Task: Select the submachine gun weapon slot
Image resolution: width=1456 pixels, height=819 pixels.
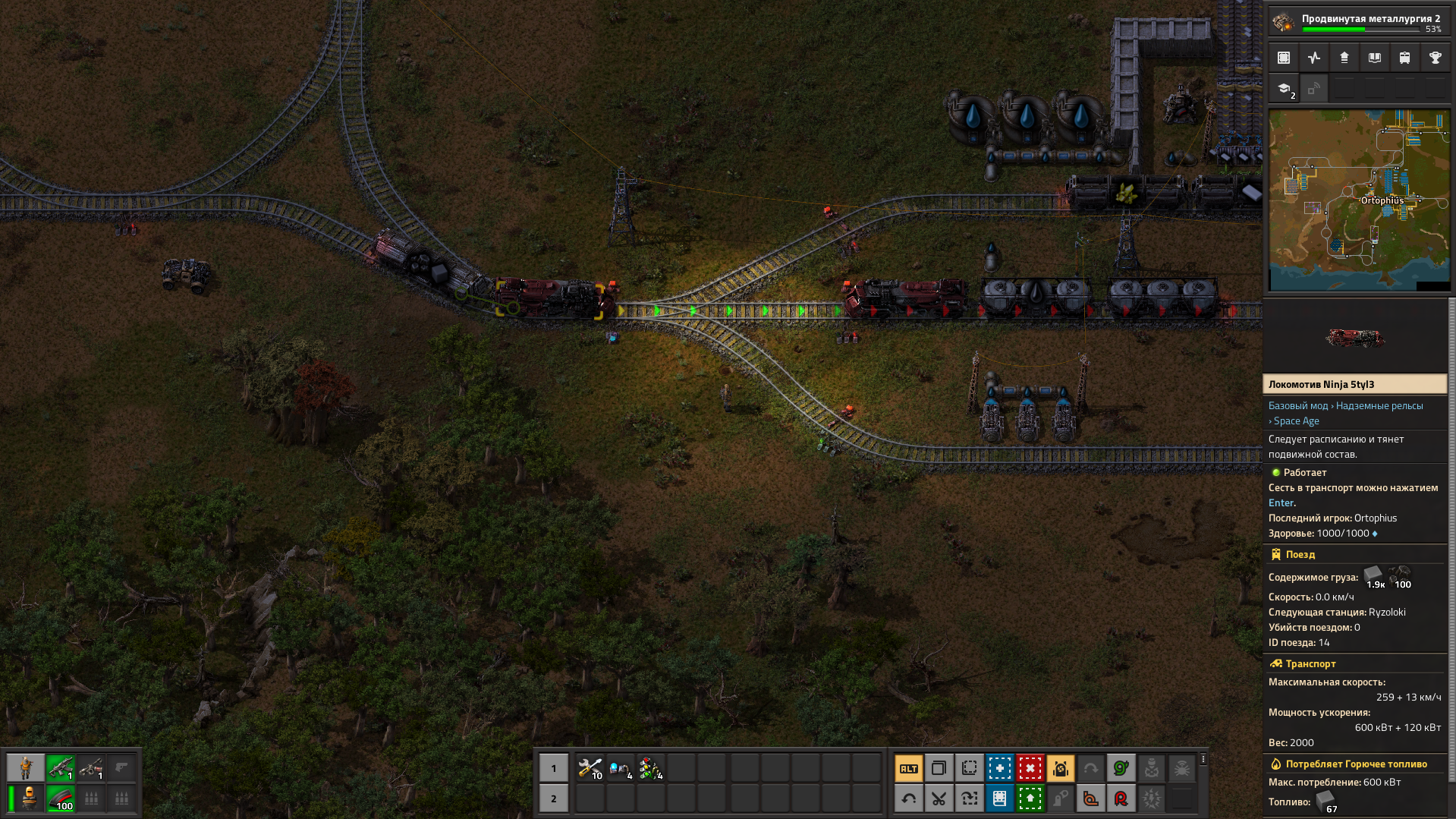Action: (x=61, y=768)
